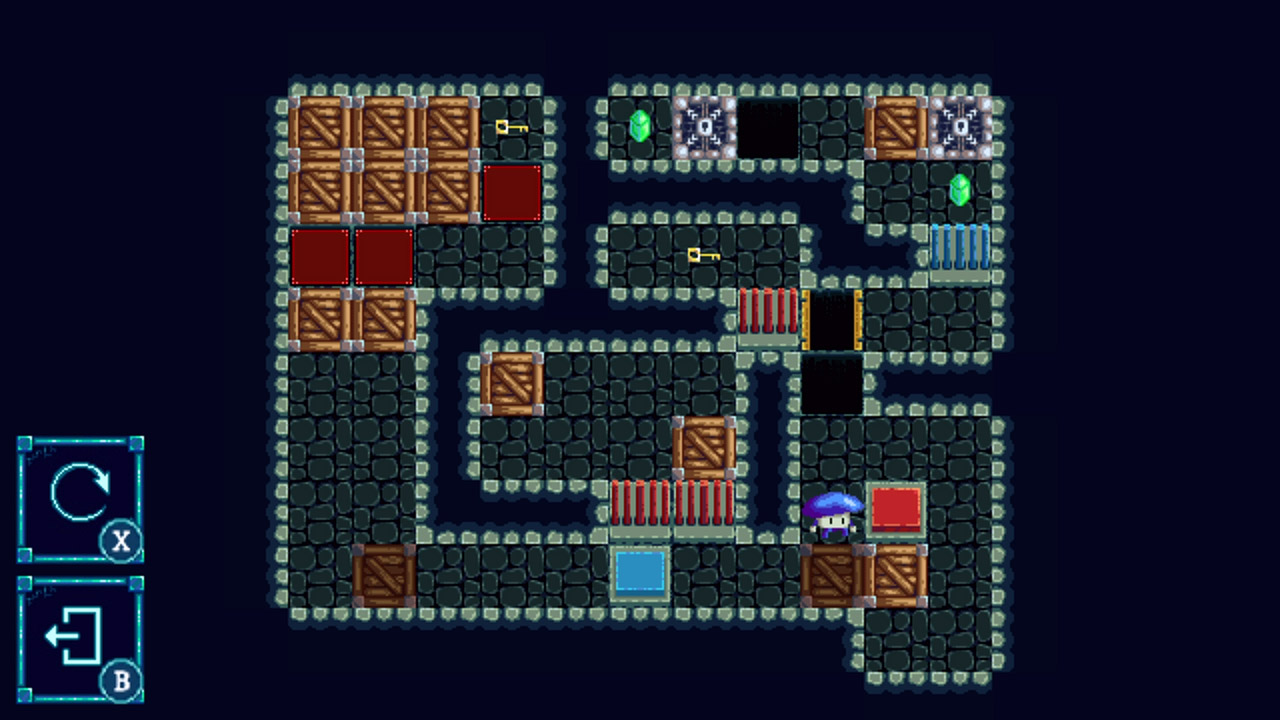Screen dimensions: 1280x720
Task: Select the lone crate in the bottom left corner
Action: click(x=385, y=575)
